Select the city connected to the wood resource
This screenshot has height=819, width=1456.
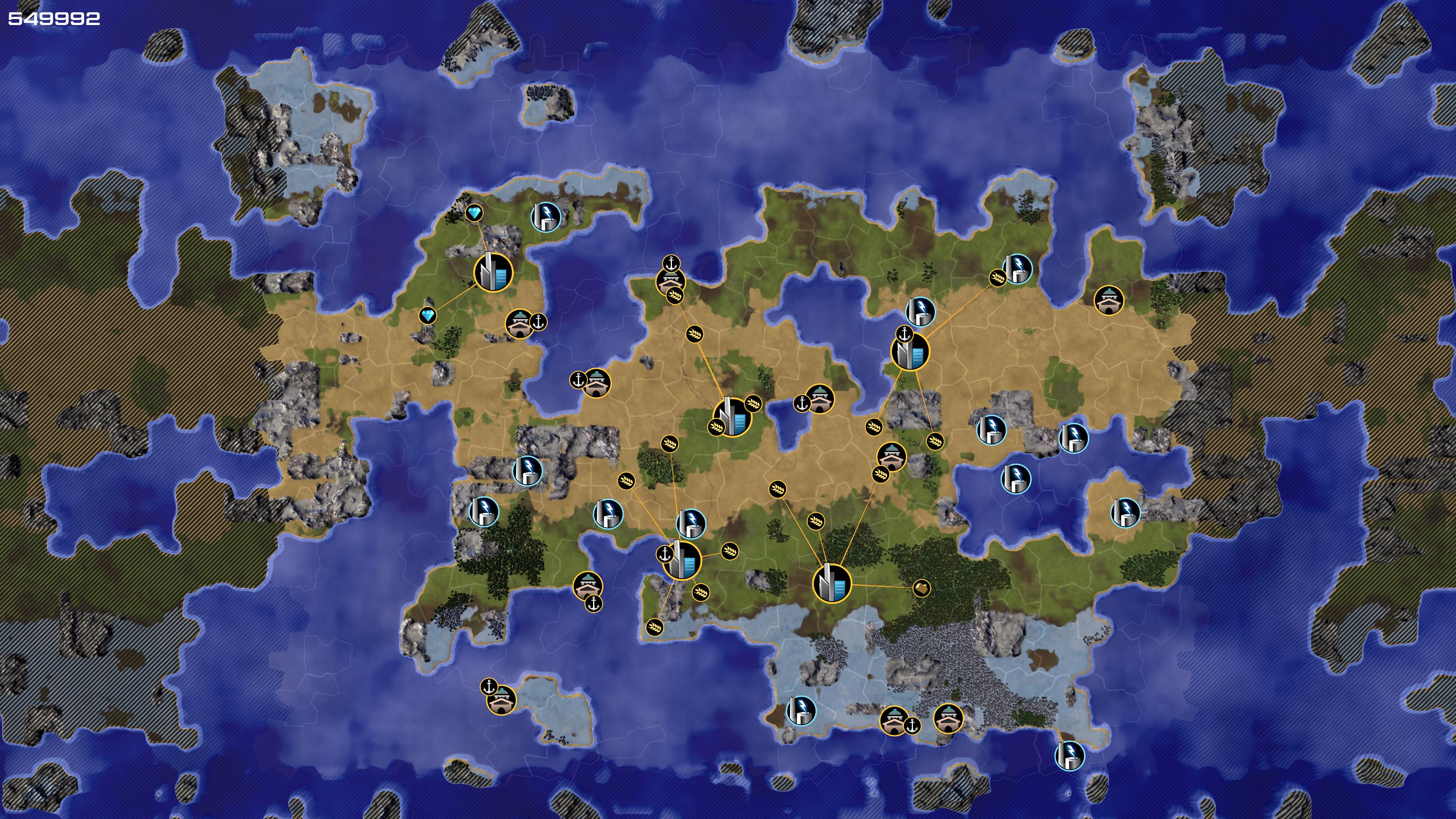(x=832, y=583)
